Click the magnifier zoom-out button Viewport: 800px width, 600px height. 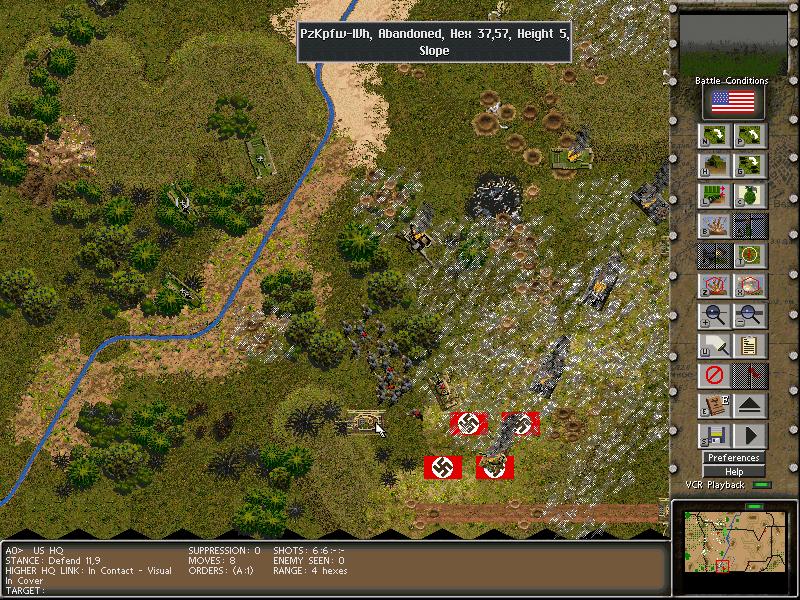751,316
